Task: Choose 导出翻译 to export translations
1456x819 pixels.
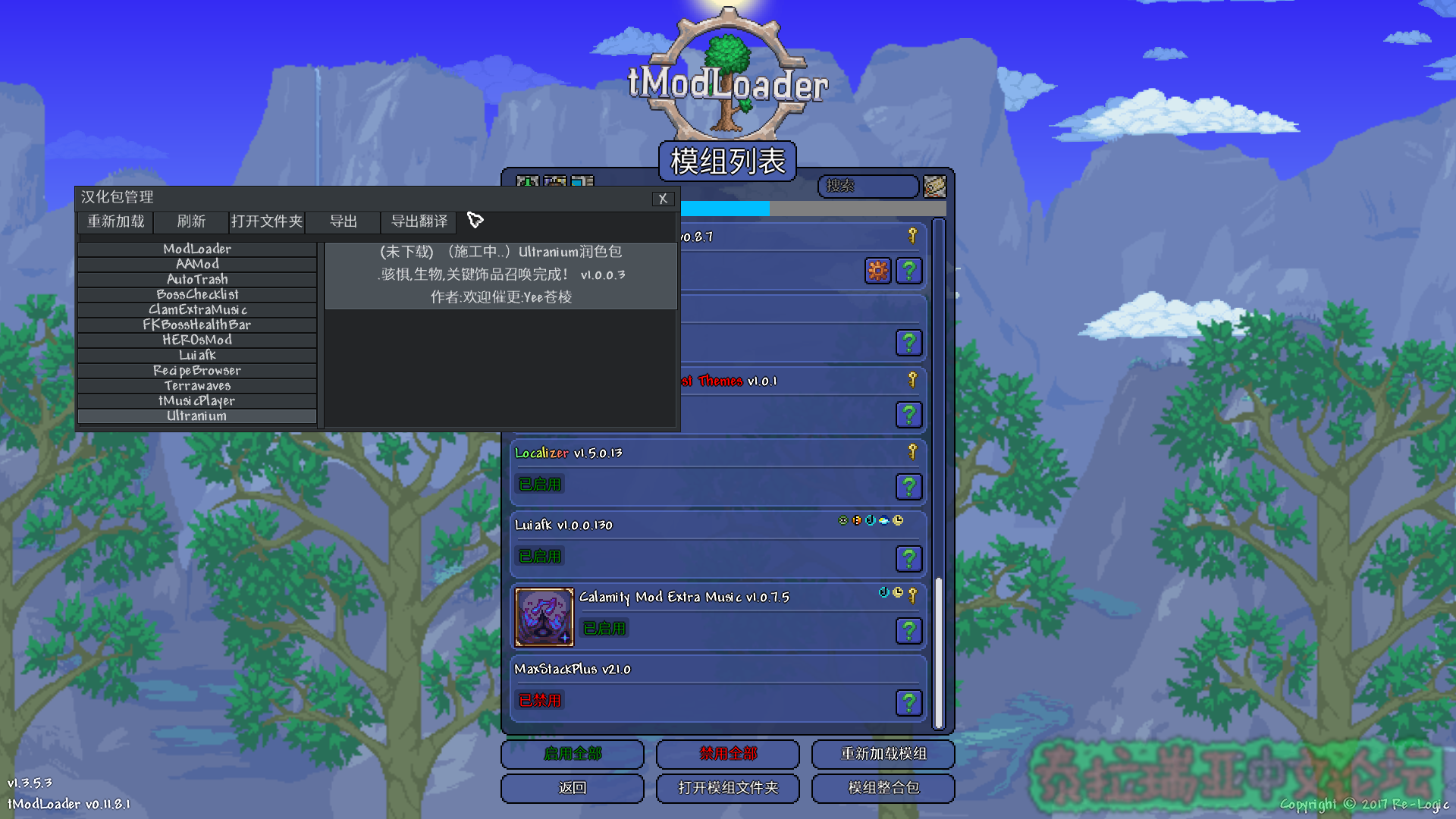Action: pos(419,221)
